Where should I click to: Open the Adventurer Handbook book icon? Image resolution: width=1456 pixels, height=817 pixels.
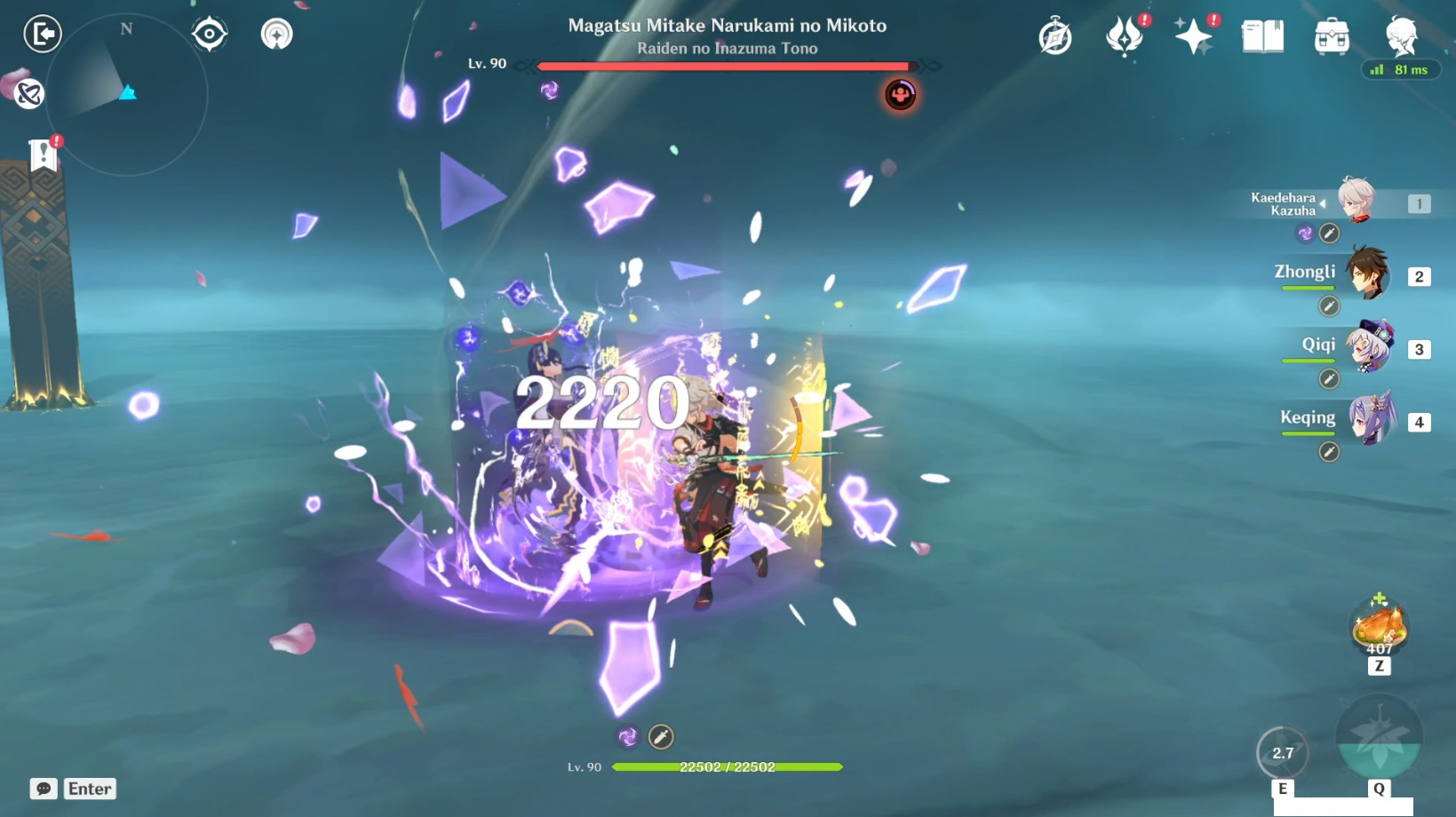tap(1262, 36)
